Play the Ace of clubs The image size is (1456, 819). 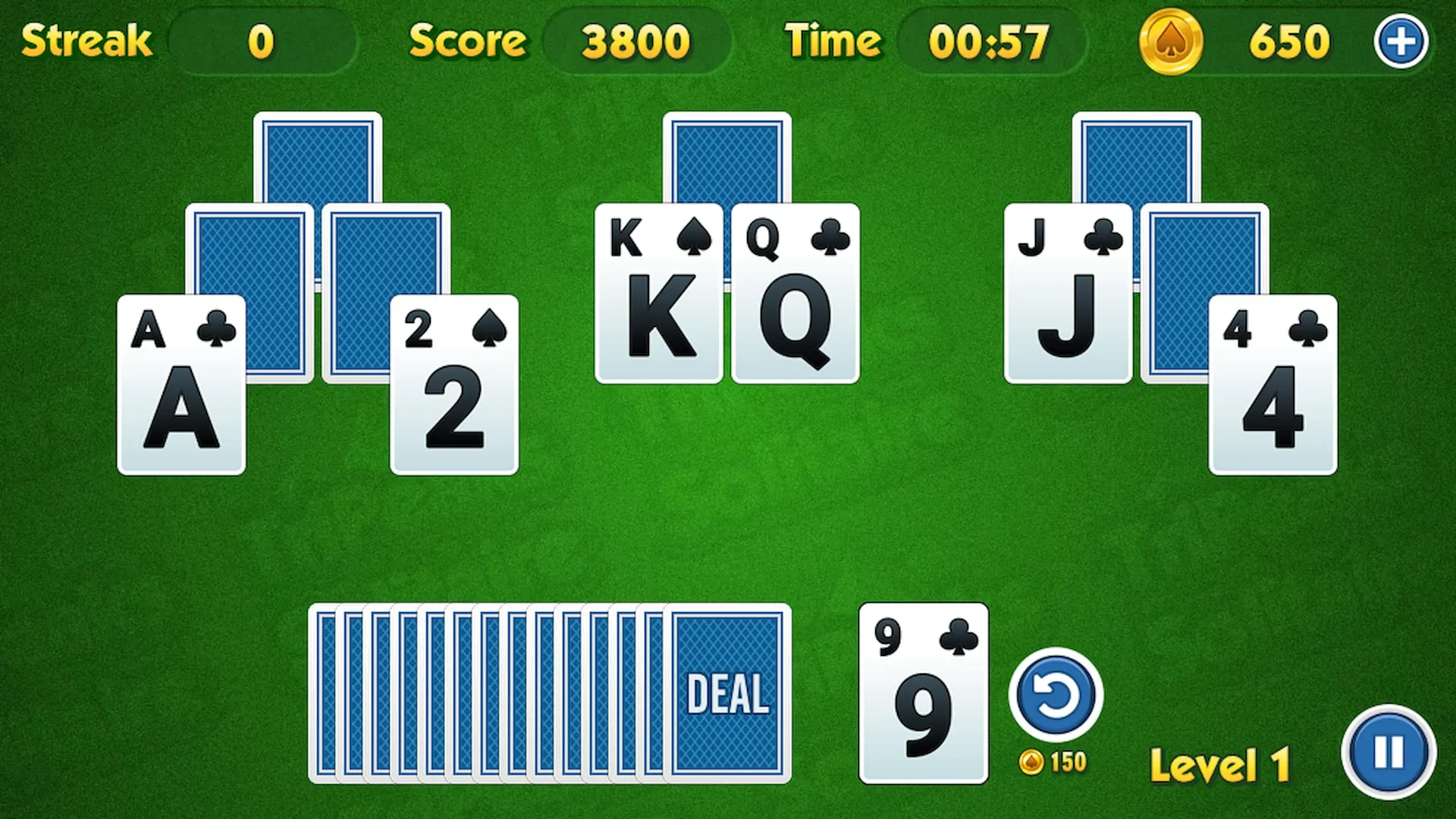click(x=180, y=383)
